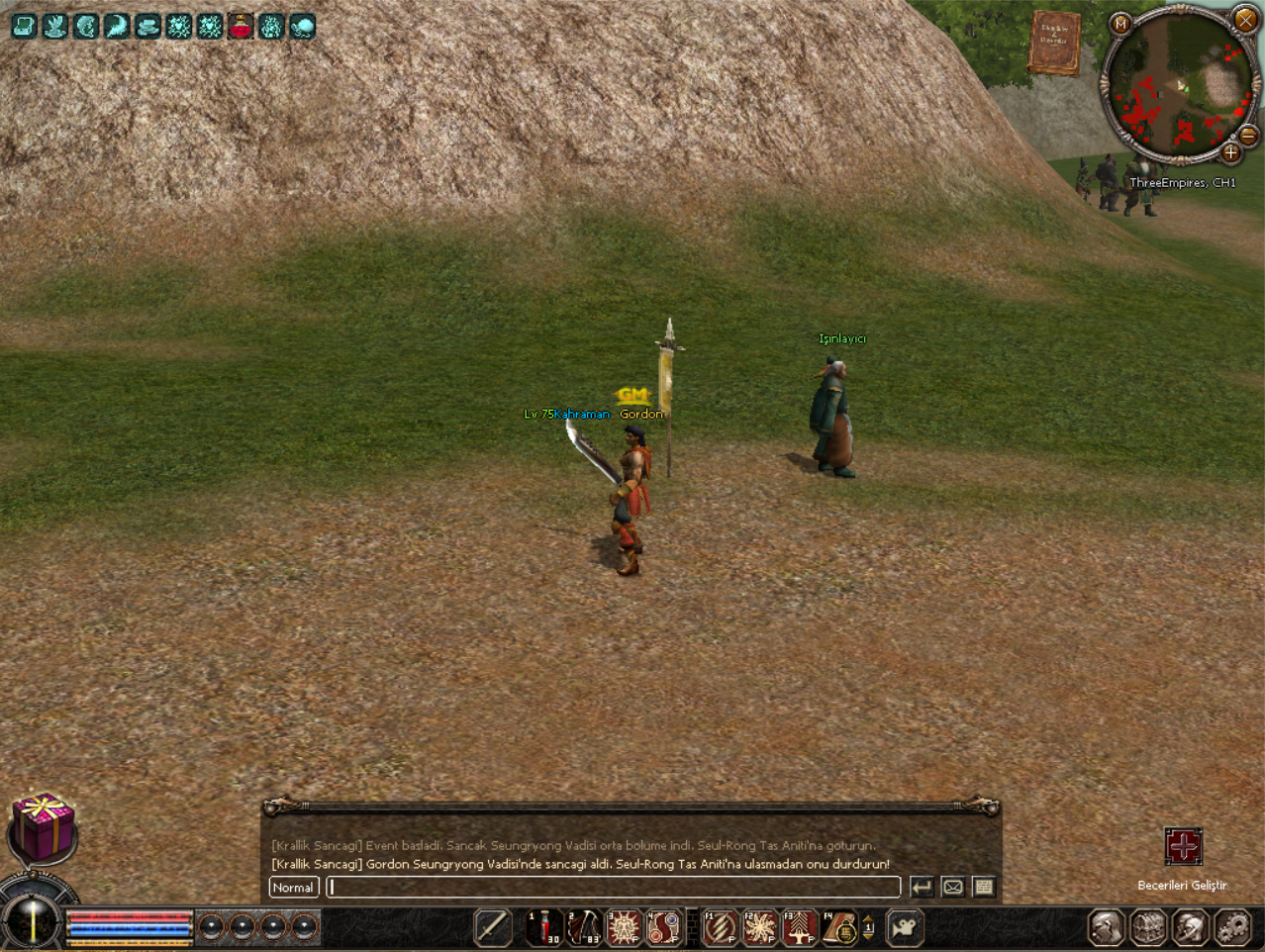Toggle the Normal chat mode button
The height and width of the screenshot is (952, 1265).
294,888
